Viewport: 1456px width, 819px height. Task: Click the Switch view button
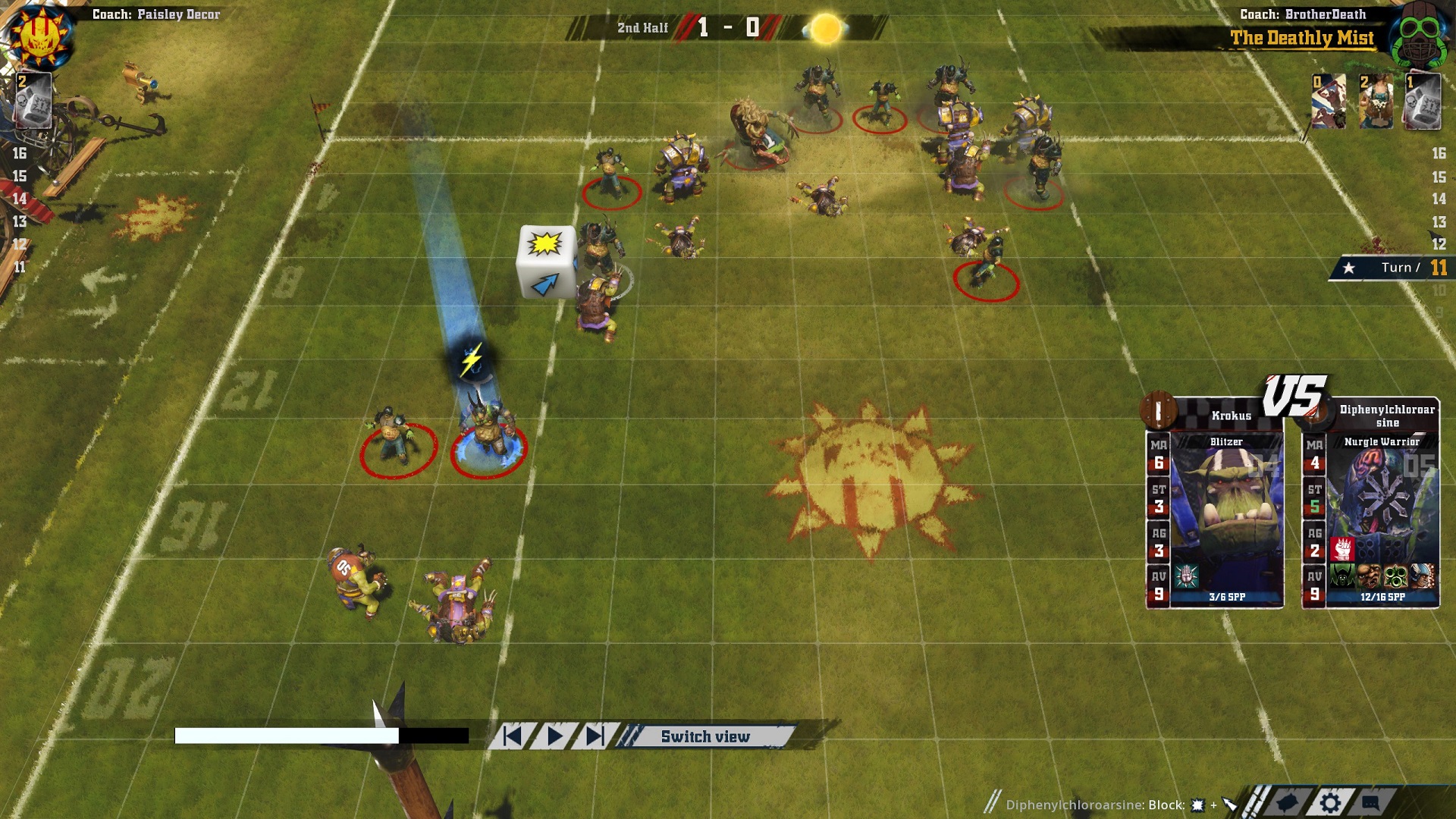pyautogui.click(x=704, y=736)
